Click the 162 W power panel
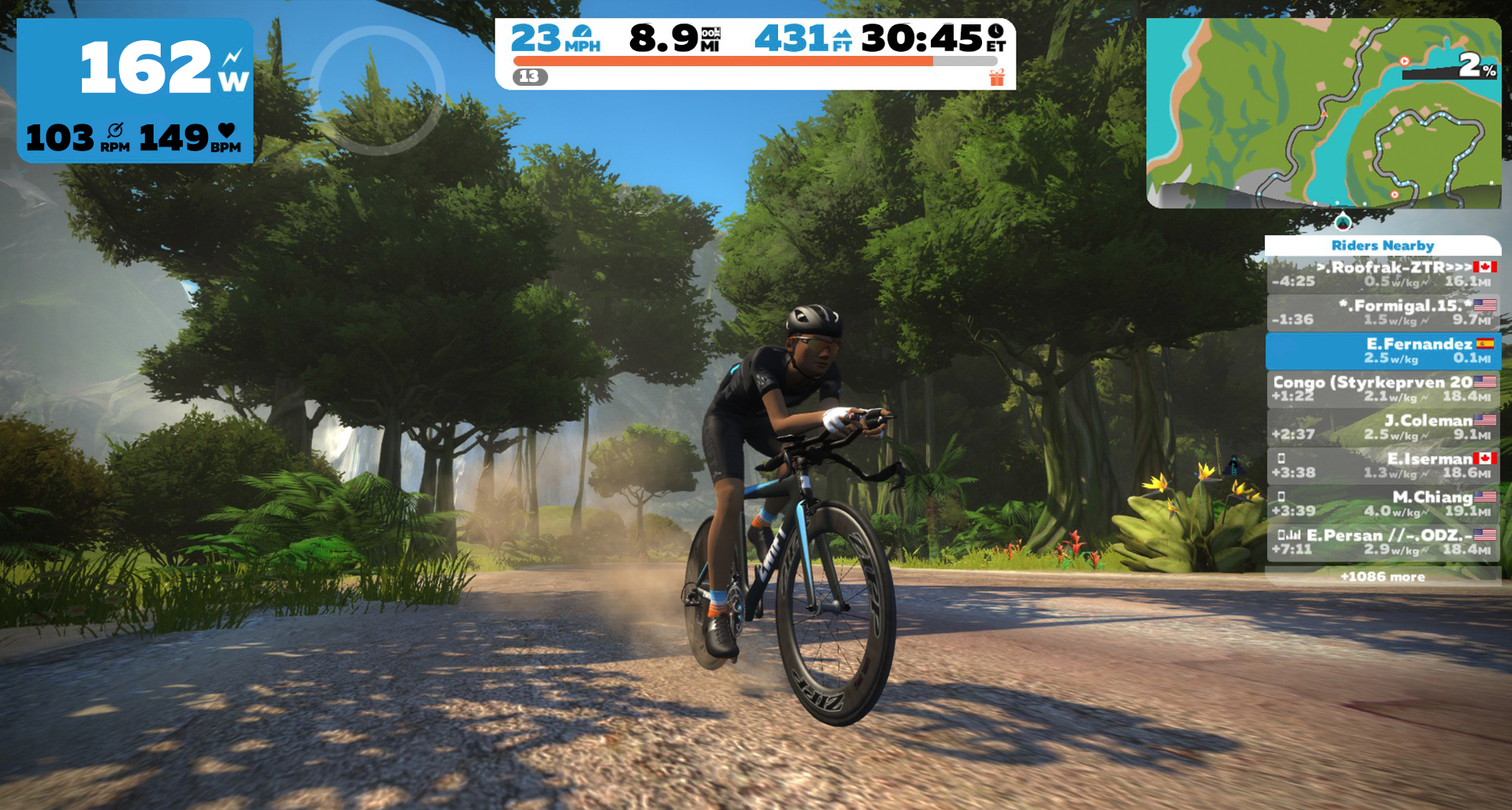This screenshot has height=810, width=1512. 135,91
